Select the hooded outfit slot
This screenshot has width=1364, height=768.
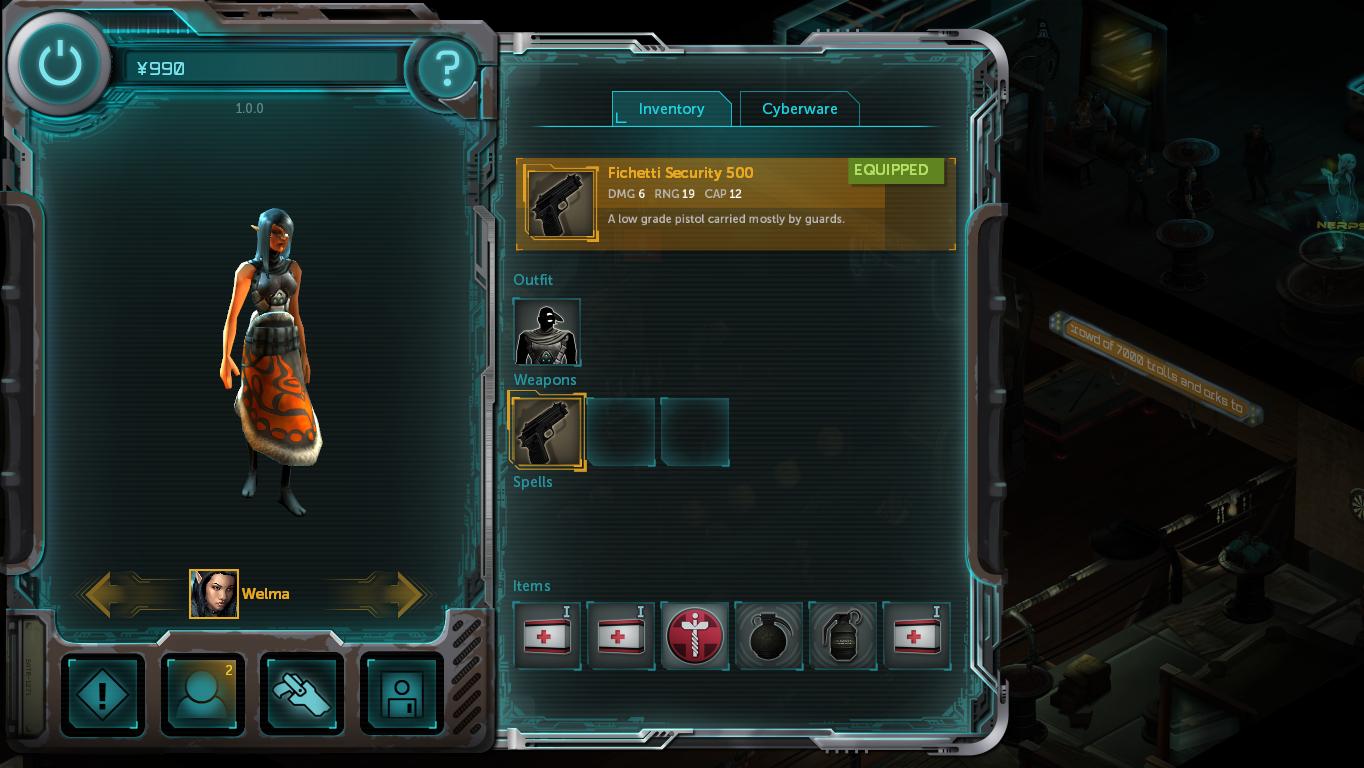[x=547, y=333]
